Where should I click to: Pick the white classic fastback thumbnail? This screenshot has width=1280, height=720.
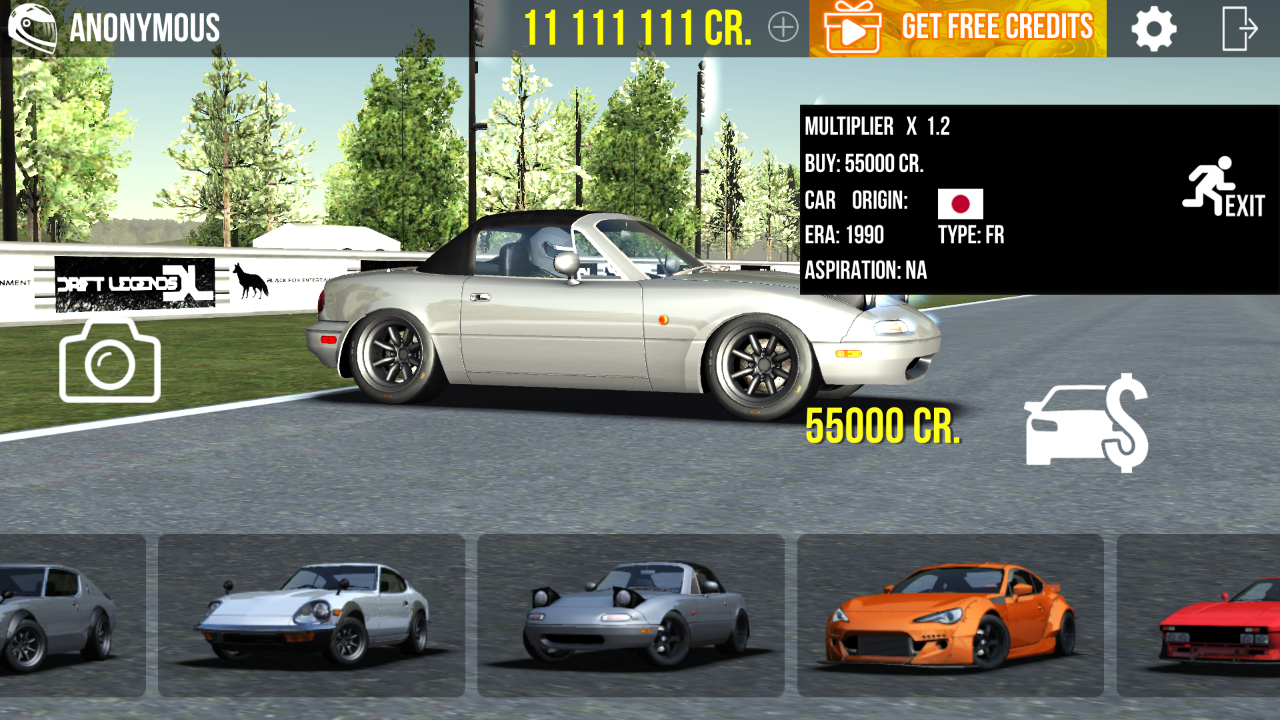[x=311, y=615]
